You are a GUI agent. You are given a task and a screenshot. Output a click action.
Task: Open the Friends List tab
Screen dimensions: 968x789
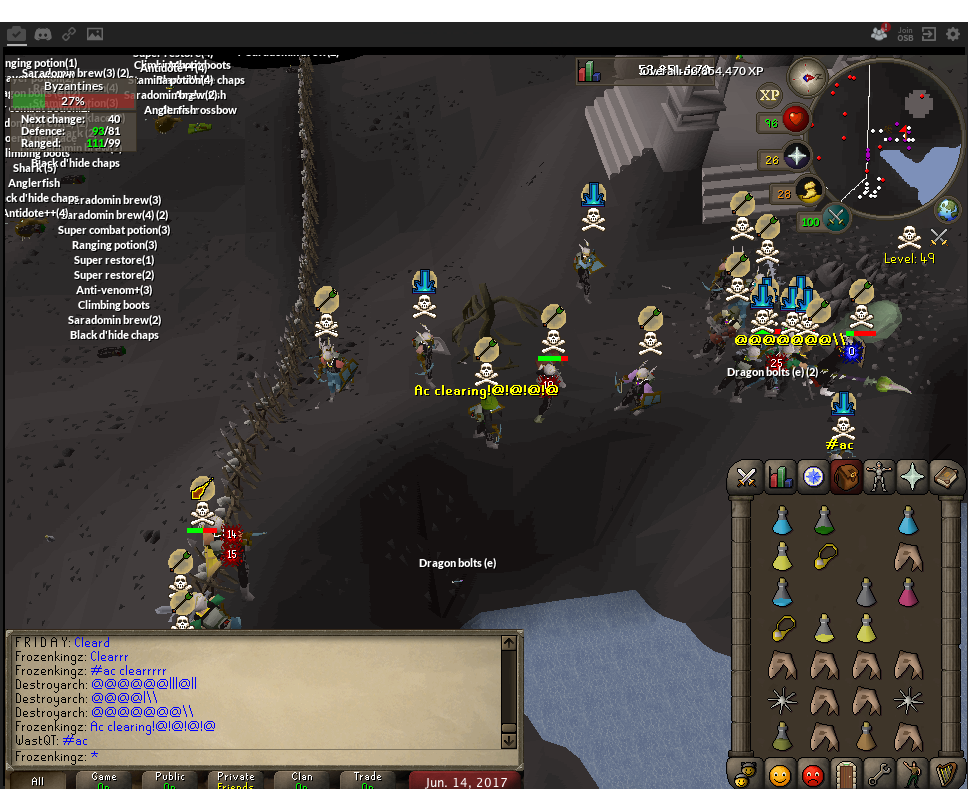pyautogui.click(x=780, y=774)
